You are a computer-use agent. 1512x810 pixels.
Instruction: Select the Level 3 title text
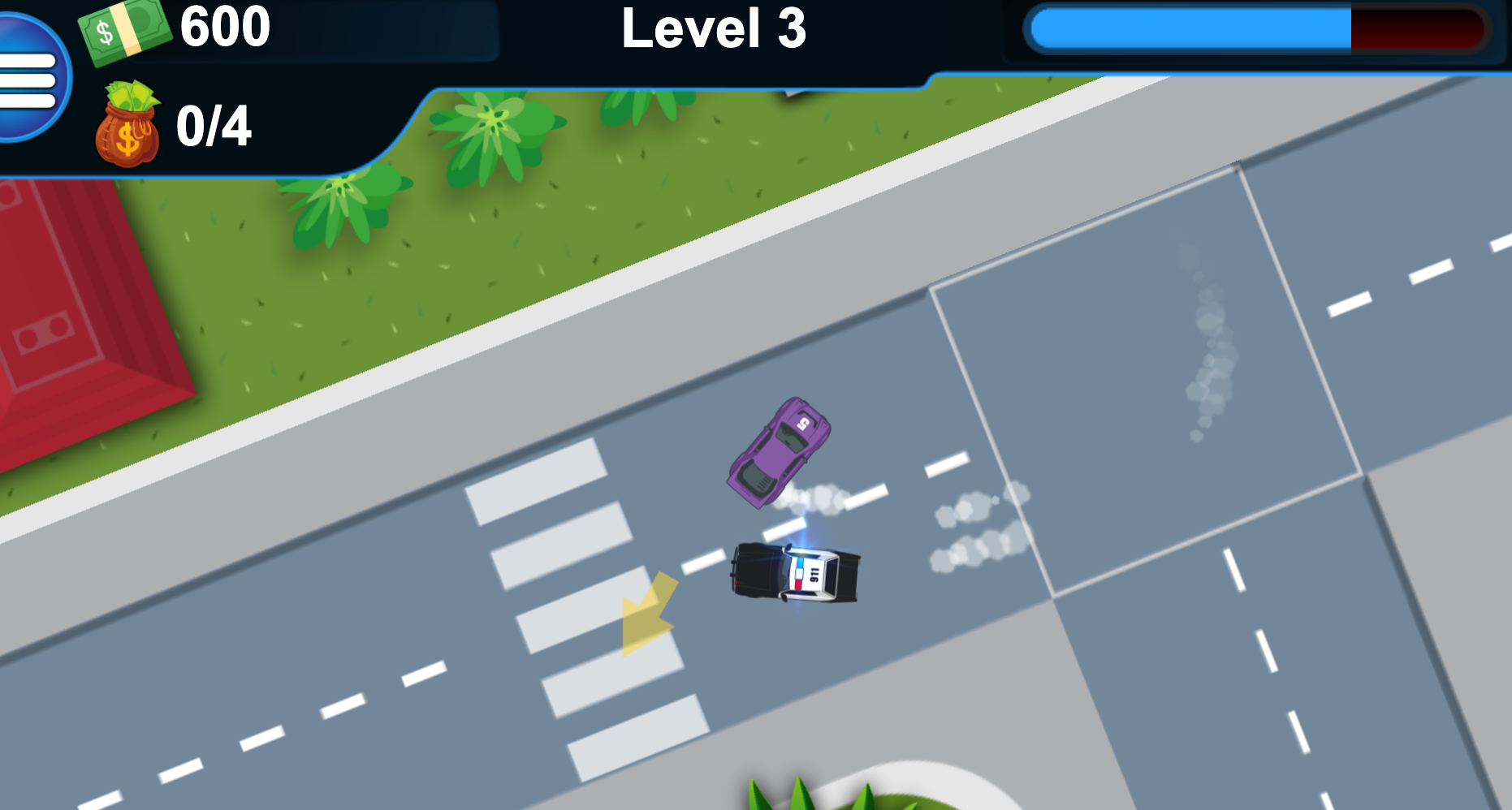(713, 31)
